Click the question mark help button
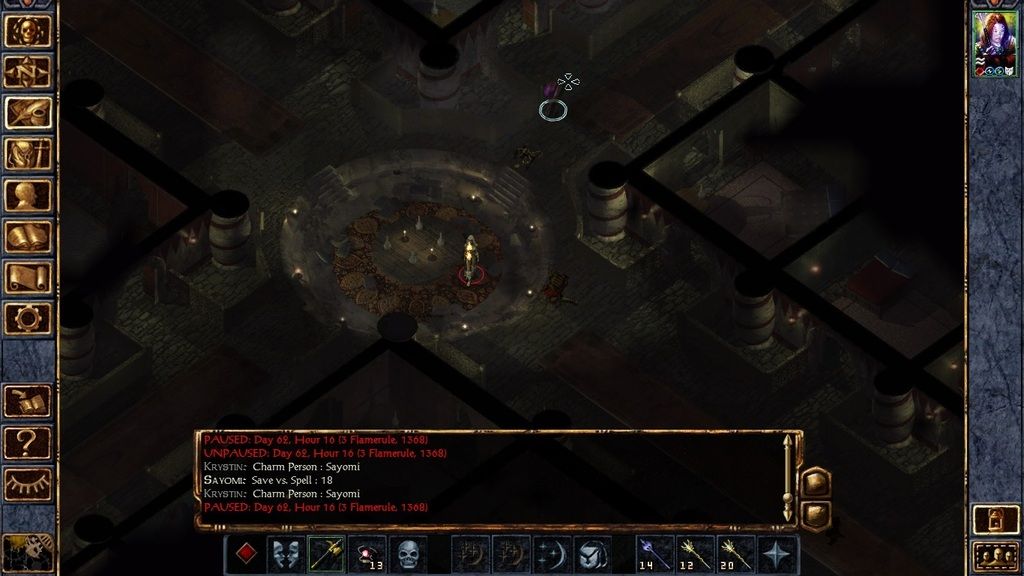This screenshot has width=1024, height=576. tap(28, 441)
